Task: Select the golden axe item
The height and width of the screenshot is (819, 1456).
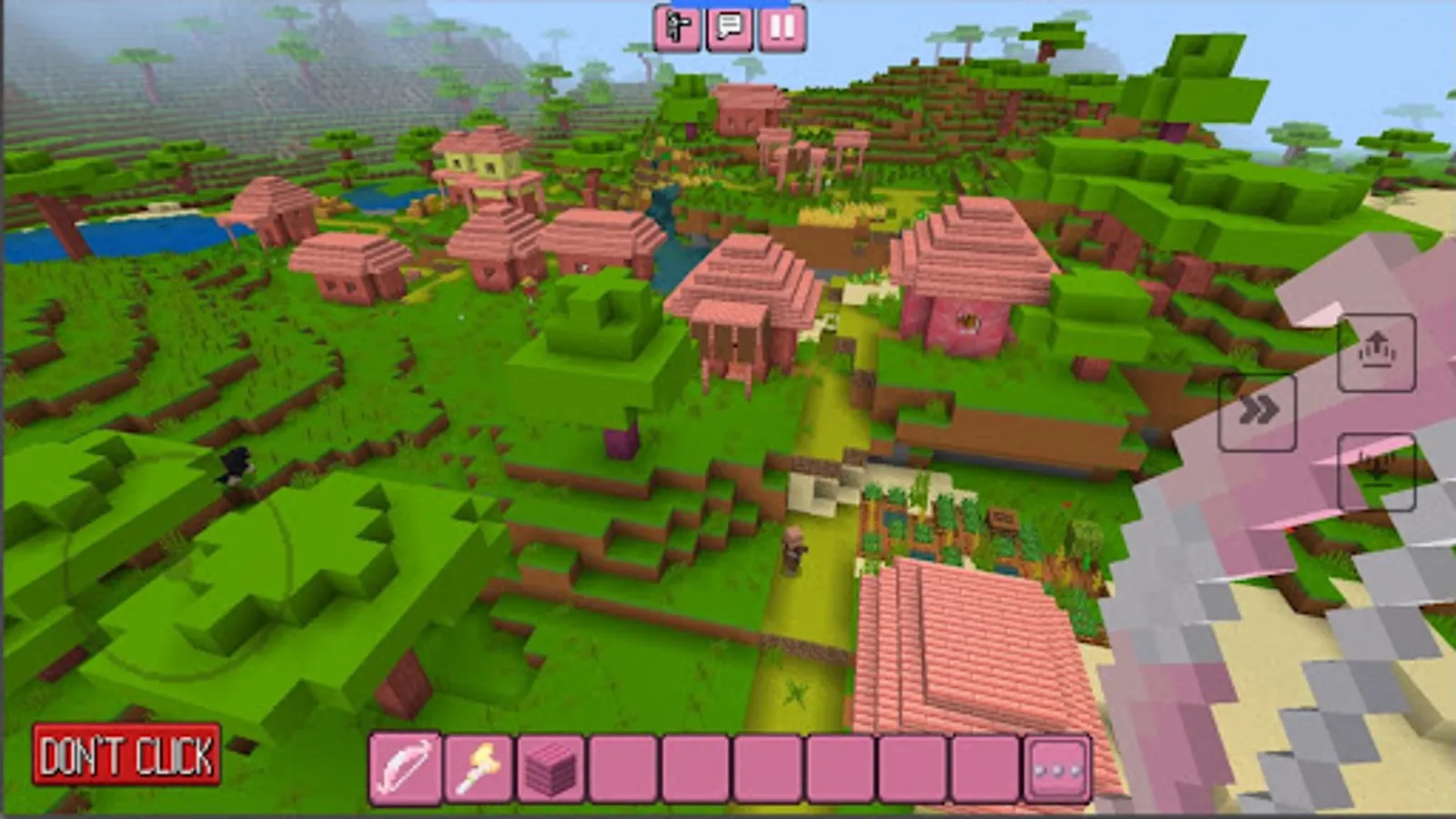Action: [477, 764]
